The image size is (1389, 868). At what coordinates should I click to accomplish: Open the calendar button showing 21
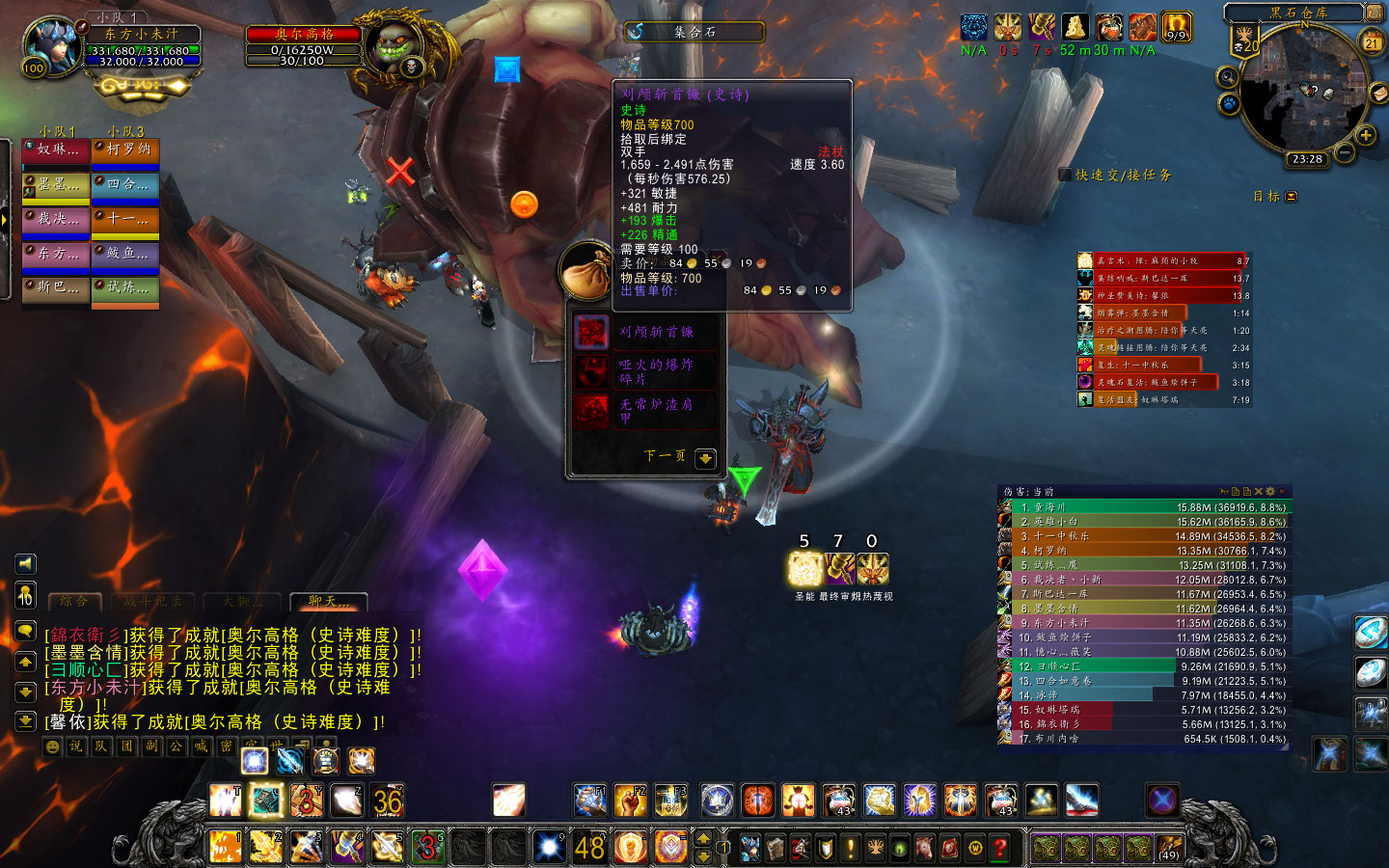(x=1372, y=41)
